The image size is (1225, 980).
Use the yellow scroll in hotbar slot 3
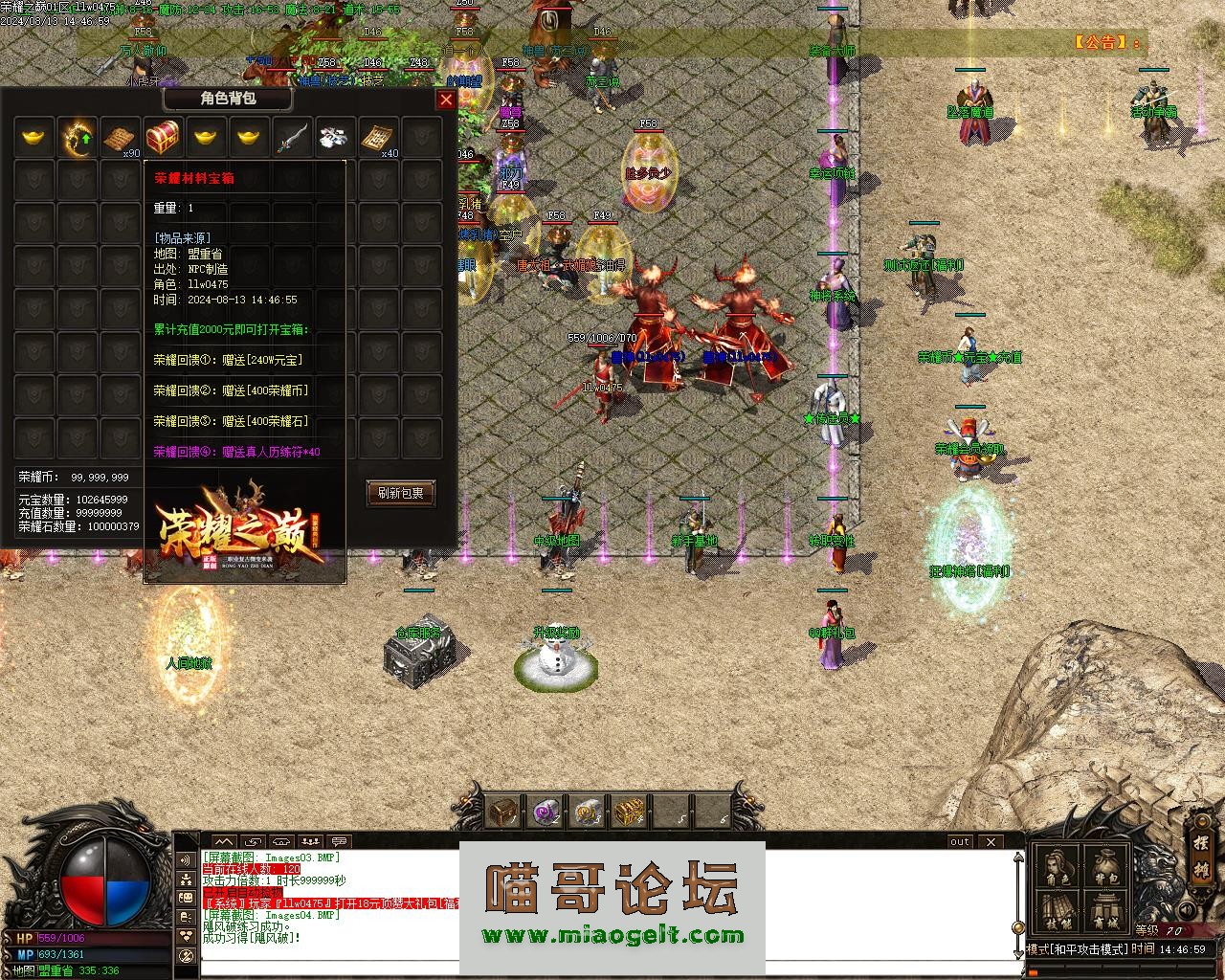coord(588,812)
